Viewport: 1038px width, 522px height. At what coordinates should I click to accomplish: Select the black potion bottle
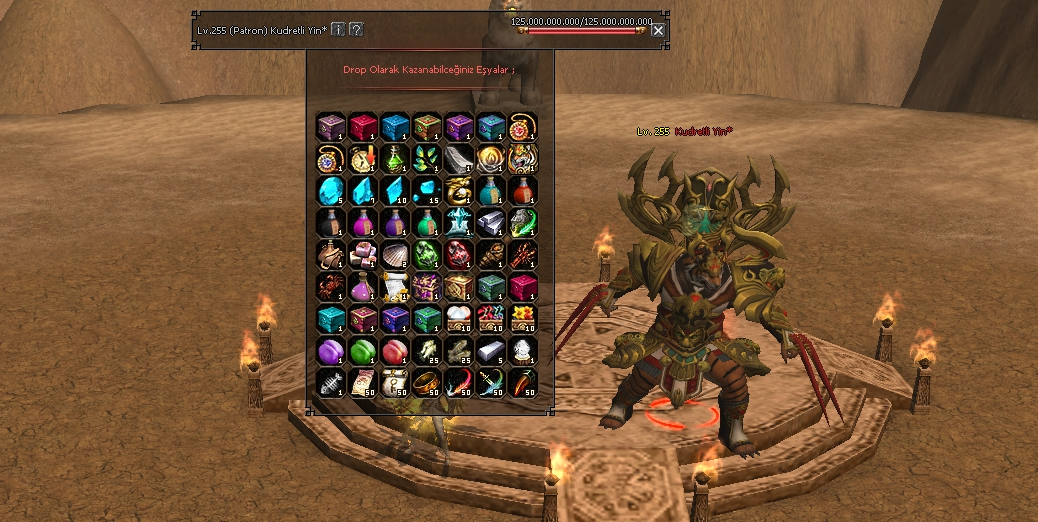pyautogui.click(x=331, y=223)
